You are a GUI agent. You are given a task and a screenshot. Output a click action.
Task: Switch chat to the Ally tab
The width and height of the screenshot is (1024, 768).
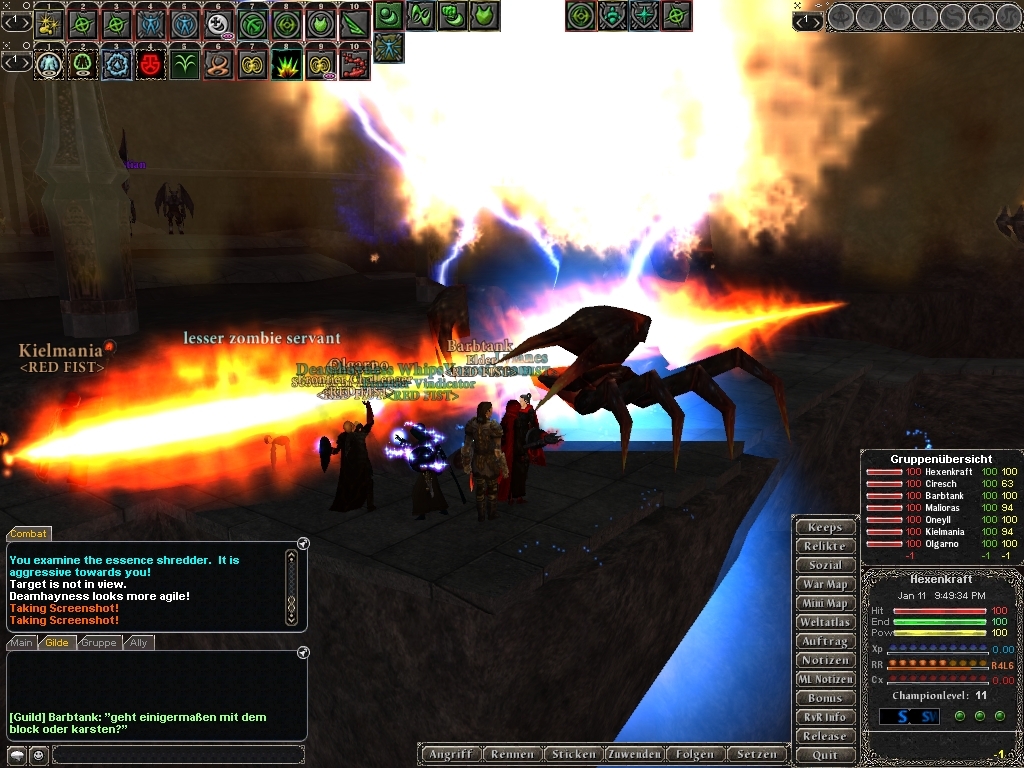click(138, 643)
